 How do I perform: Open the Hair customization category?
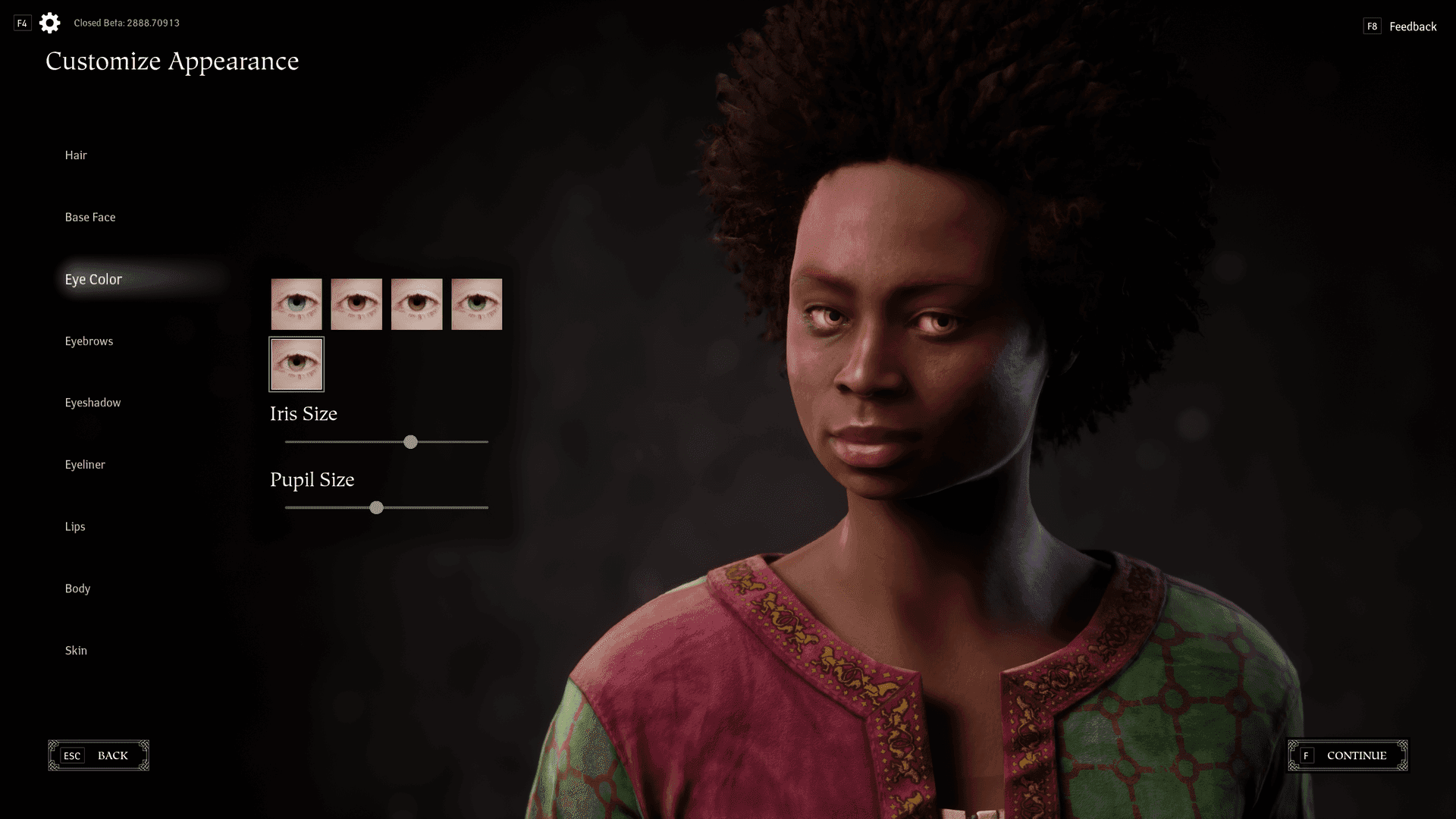coord(76,155)
